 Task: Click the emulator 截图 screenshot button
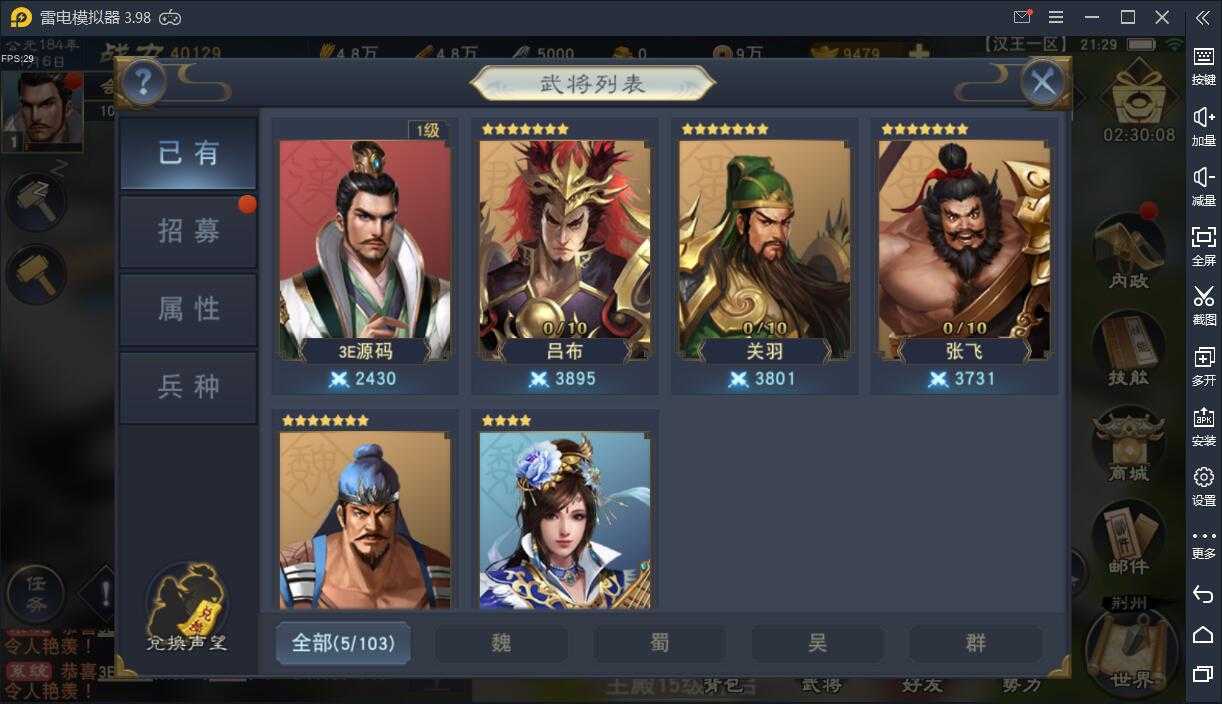pyautogui.click(x=1204, y=304)
